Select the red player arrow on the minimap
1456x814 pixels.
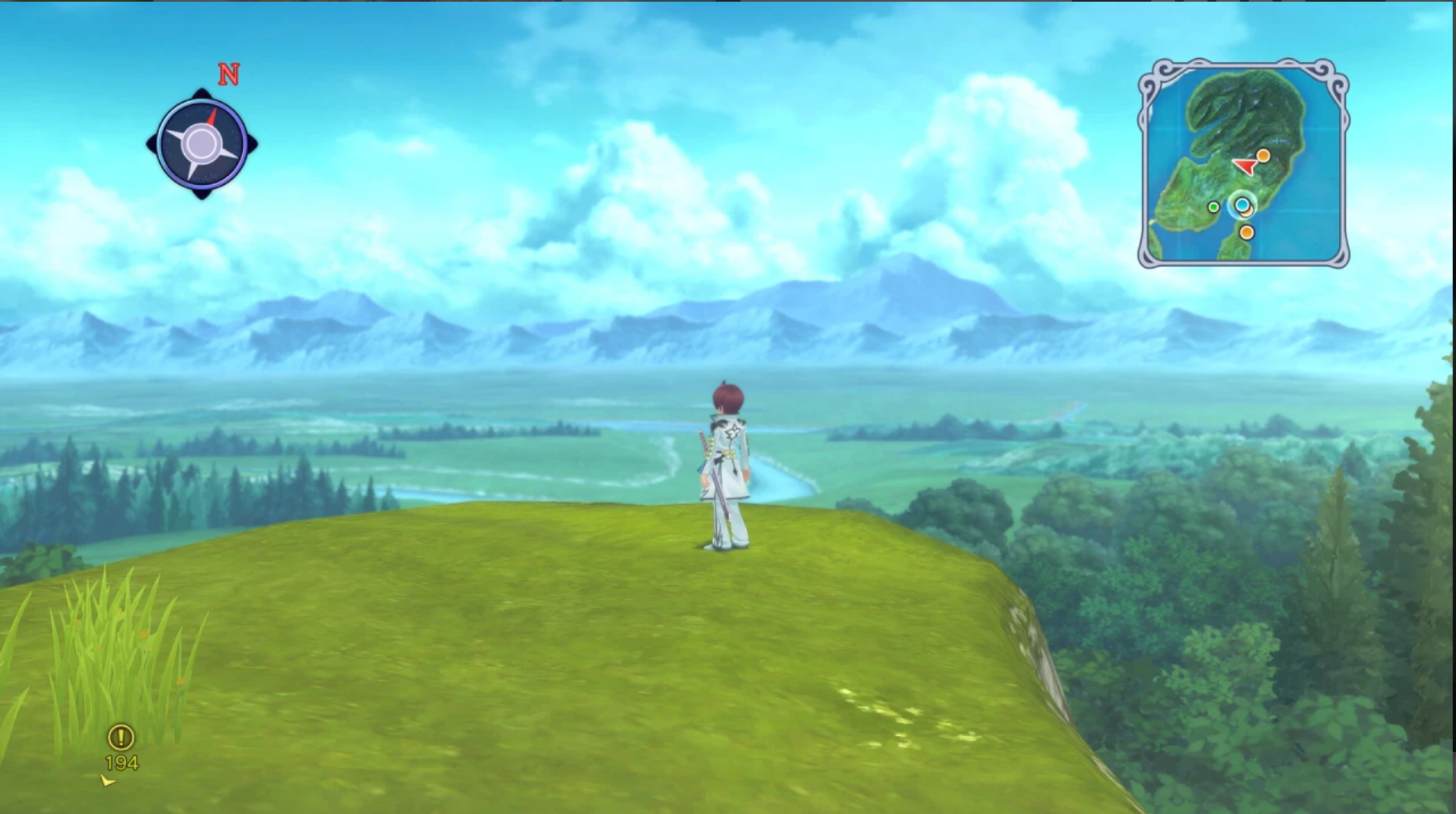1245,165
